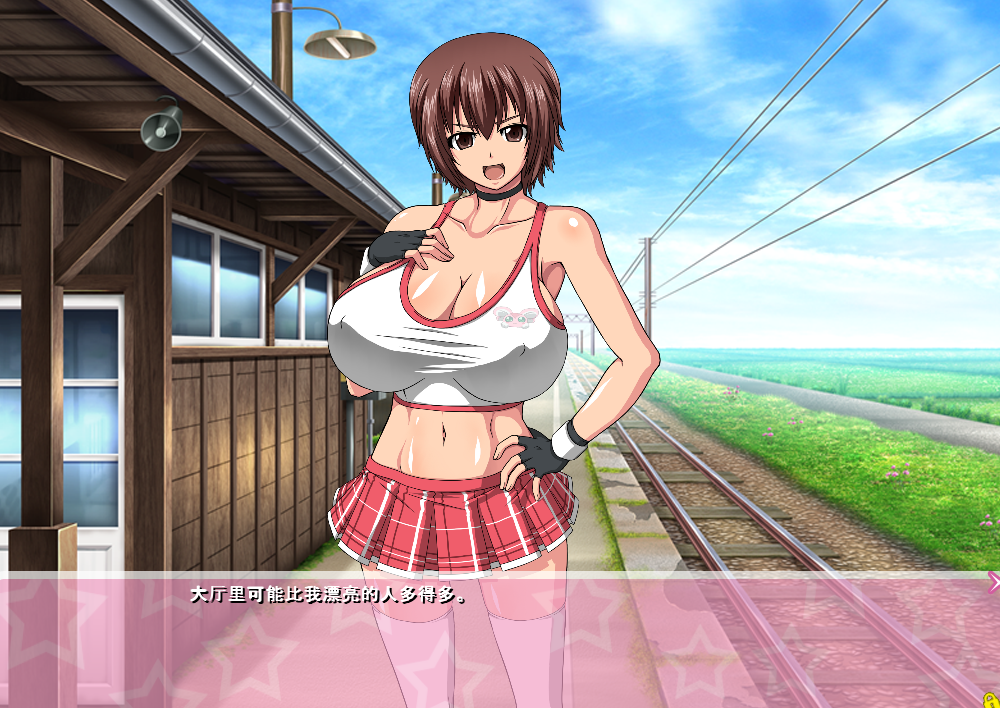
Task: Click the pink arrow on the dialogue box
Action: (x=992, y=582)
